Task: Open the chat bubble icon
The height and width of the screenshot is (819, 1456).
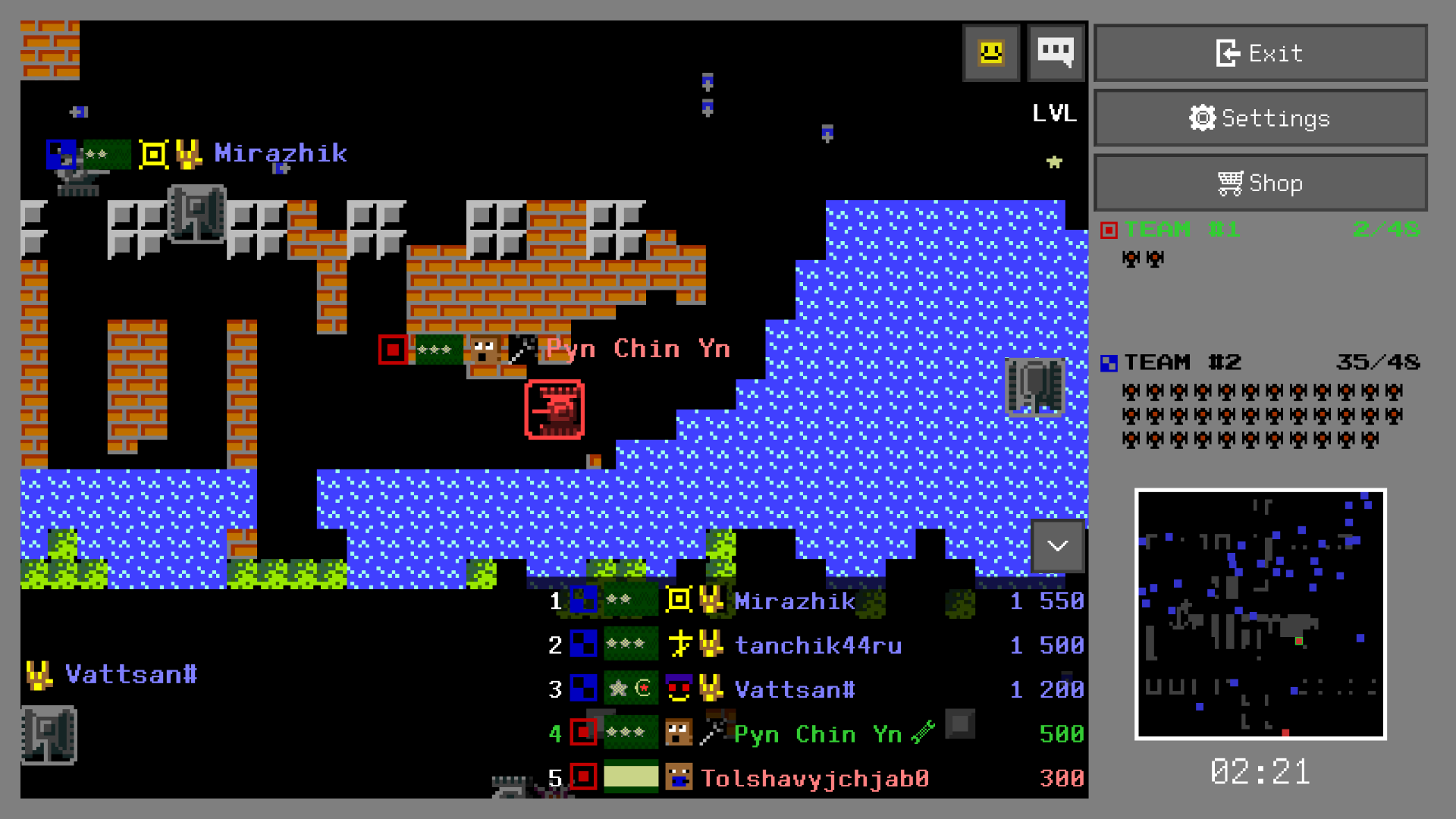Action: coord(1056,52)
